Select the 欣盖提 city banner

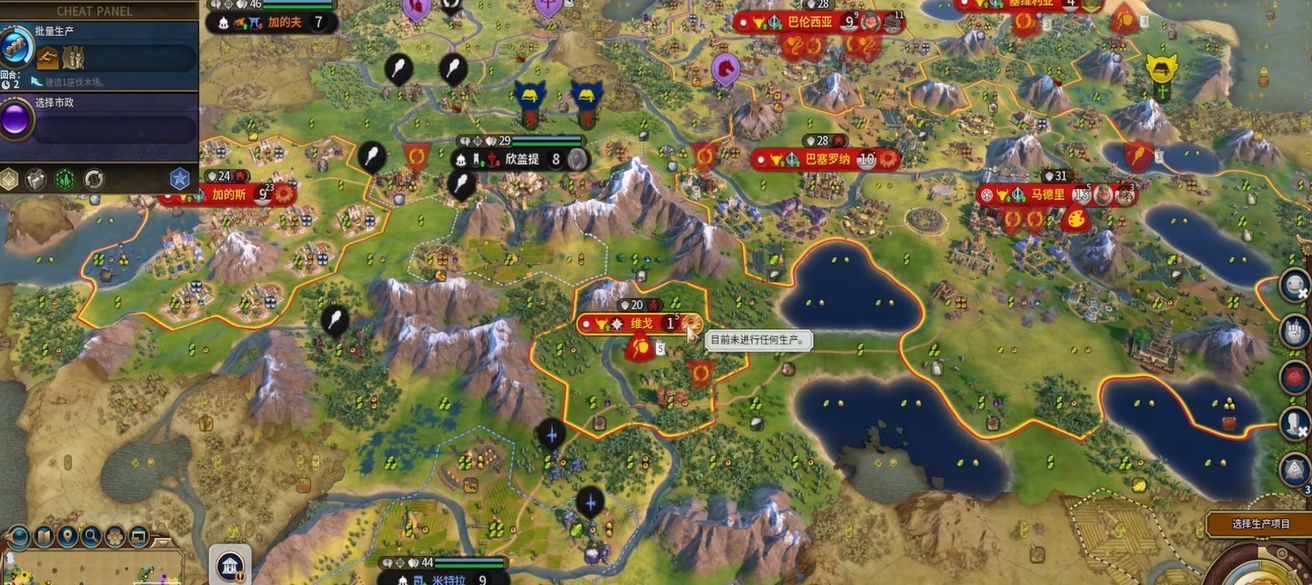pyautogui.click(x=521, y=159)
